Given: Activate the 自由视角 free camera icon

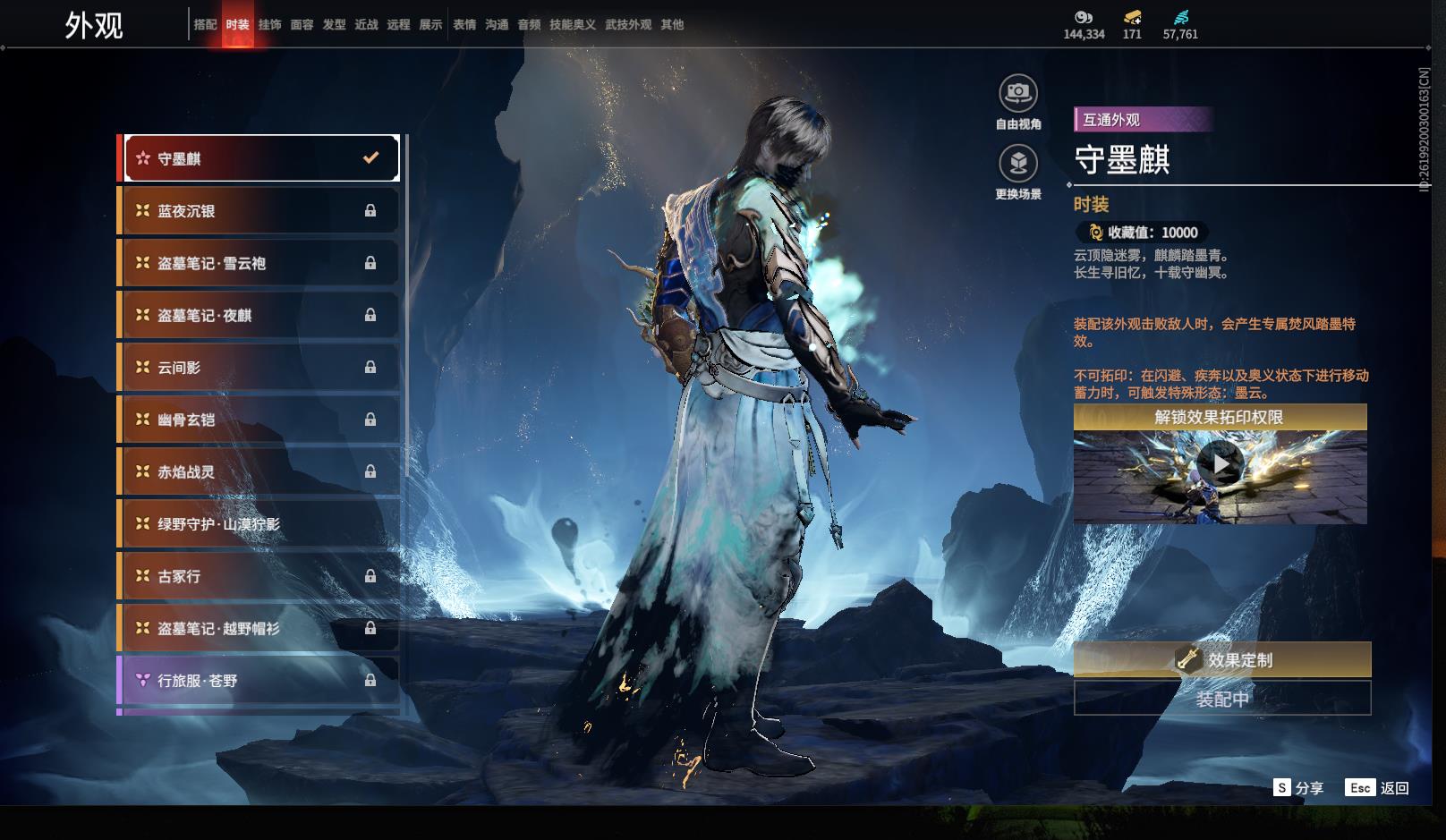Looking at the screenshot, I should (1017, 93).
